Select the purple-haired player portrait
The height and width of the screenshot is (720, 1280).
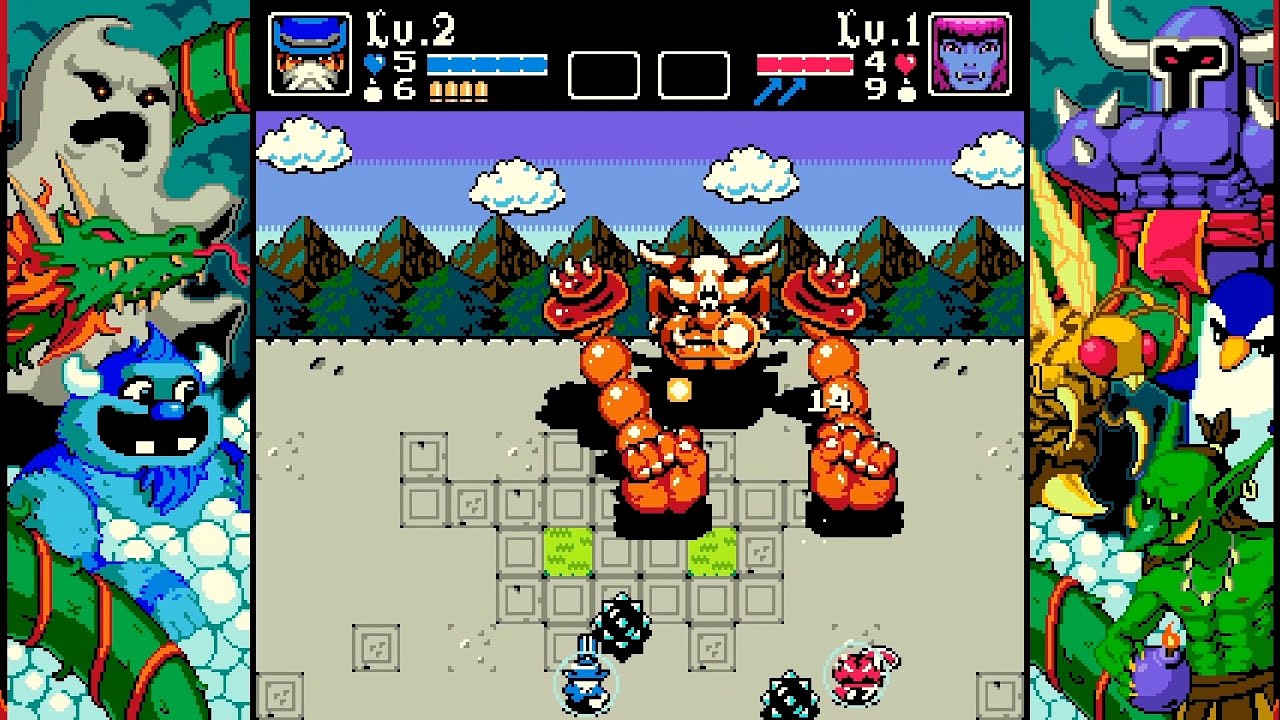(x=969, y=54)
